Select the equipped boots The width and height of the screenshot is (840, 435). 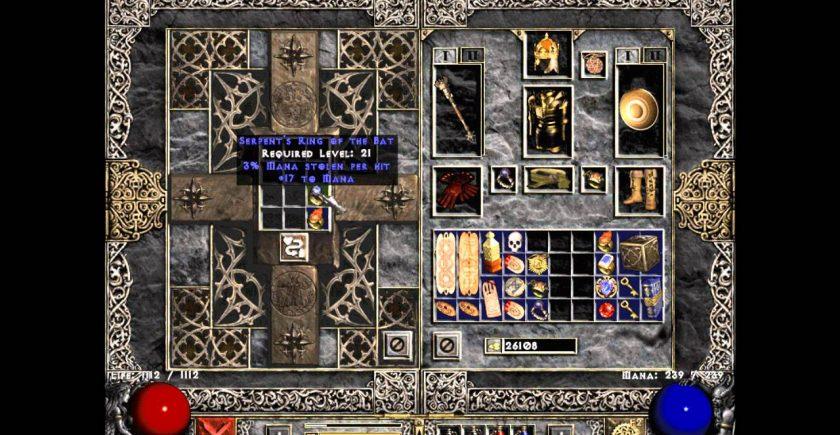click(638, 190)
